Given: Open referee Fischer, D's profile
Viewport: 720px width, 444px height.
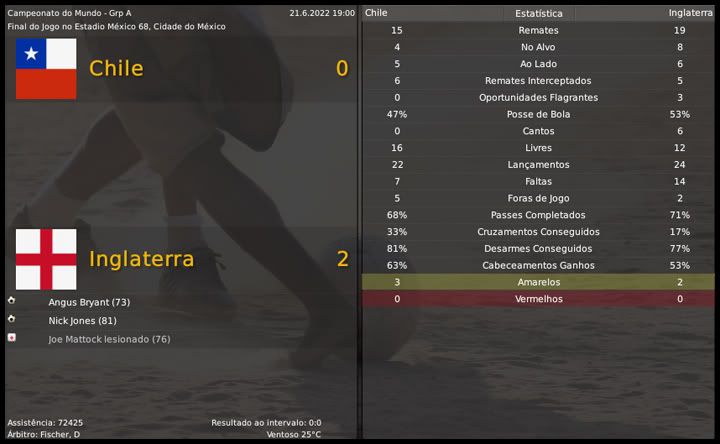Looking at the screenshot, I should point(62,434).
